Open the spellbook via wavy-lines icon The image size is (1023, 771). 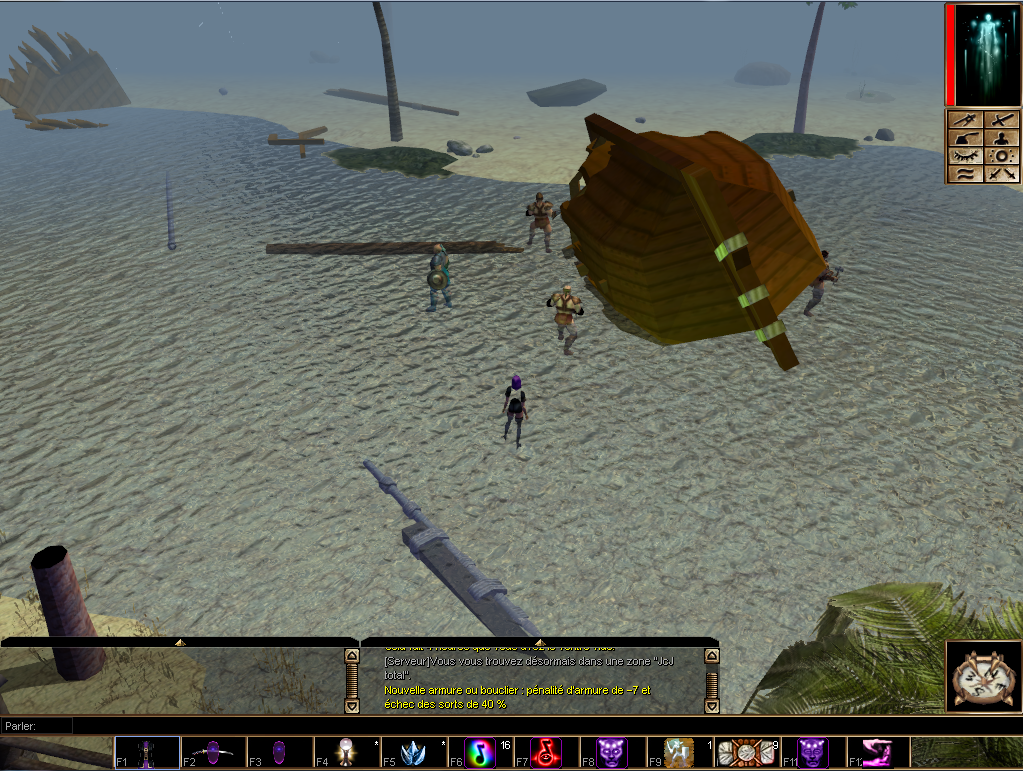965,174
